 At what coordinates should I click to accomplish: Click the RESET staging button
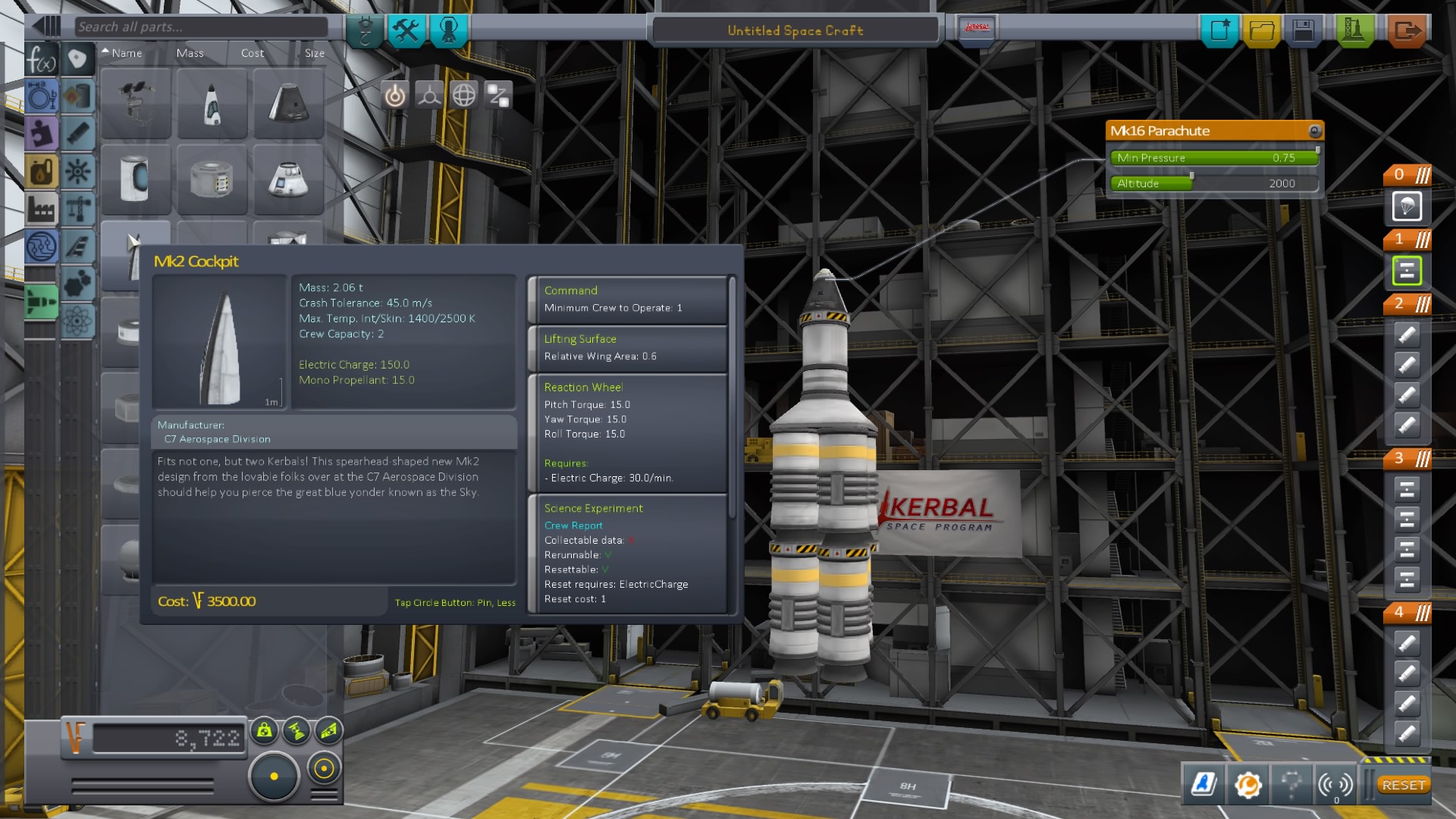1403,785
